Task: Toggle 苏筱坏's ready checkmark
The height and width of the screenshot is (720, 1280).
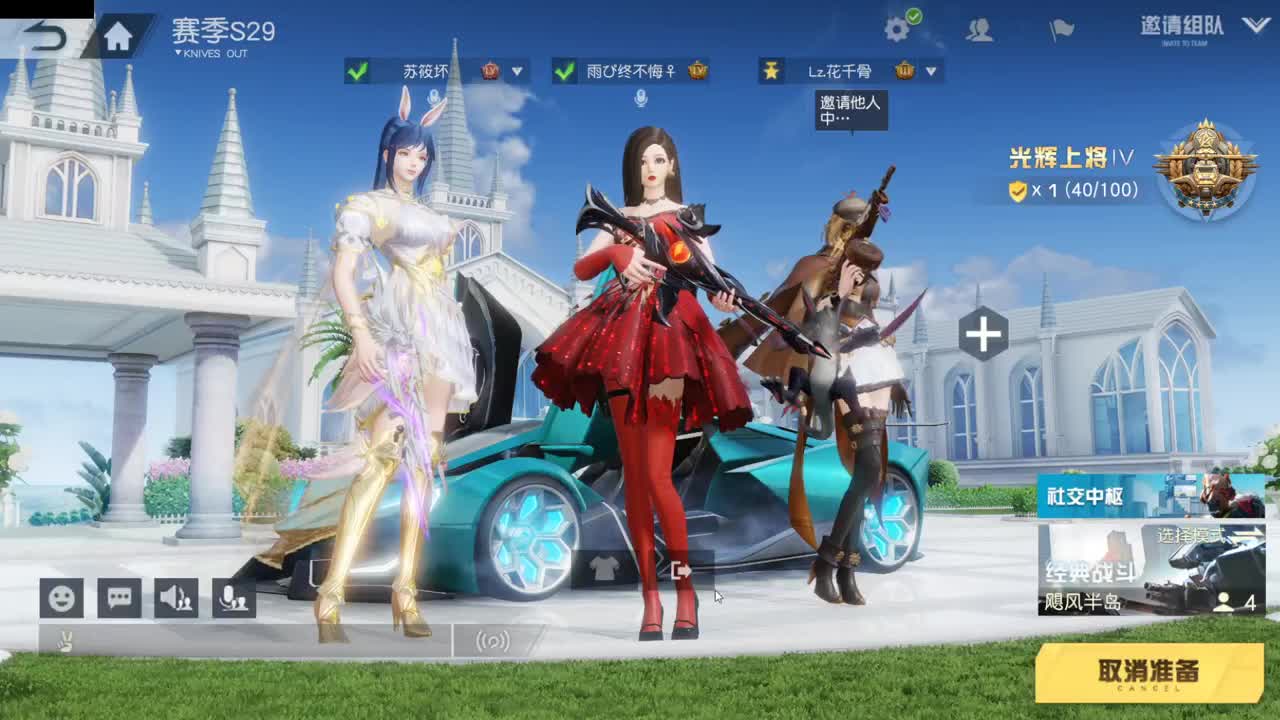Action: (x=355, y=71)
